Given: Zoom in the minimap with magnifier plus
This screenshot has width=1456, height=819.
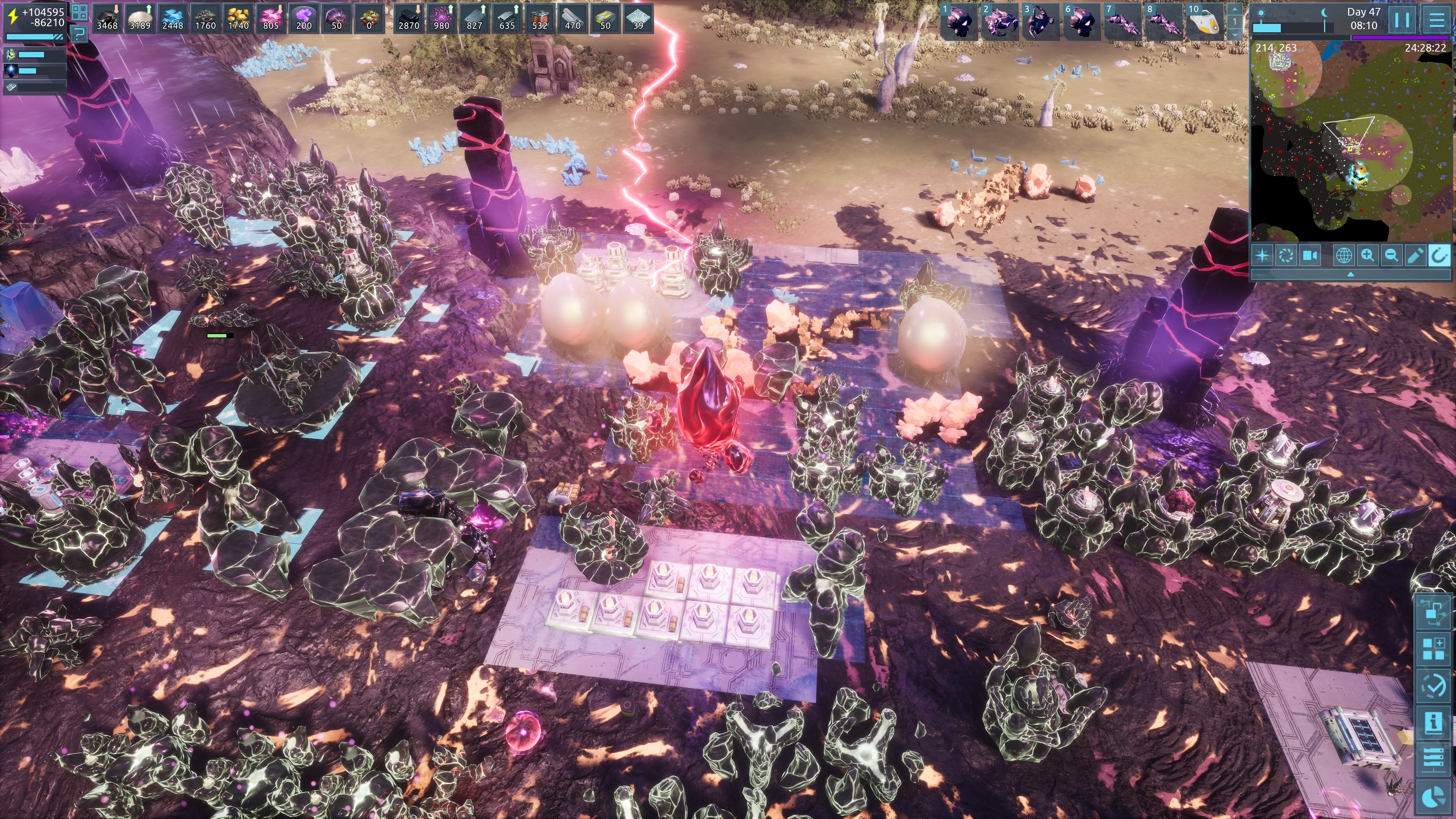Looking at the screenshot, I should click(1368, 256).
